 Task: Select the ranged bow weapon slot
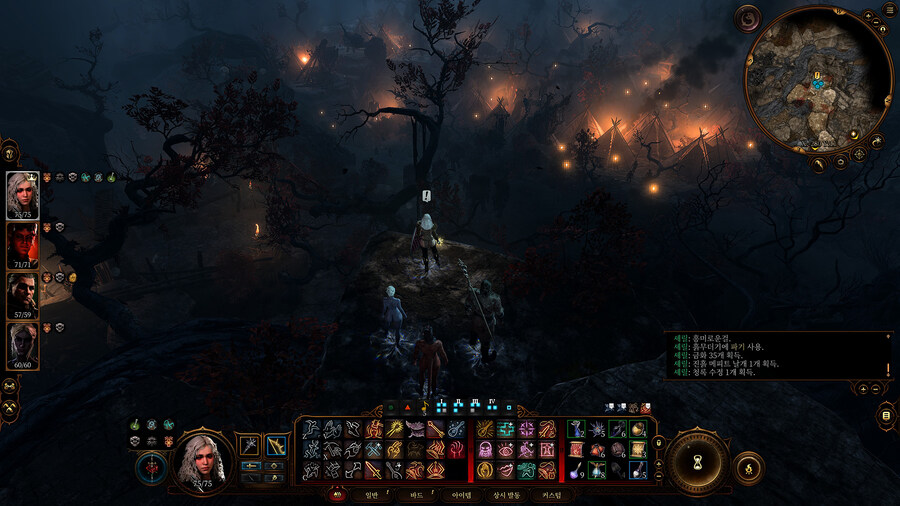(276, 444)
